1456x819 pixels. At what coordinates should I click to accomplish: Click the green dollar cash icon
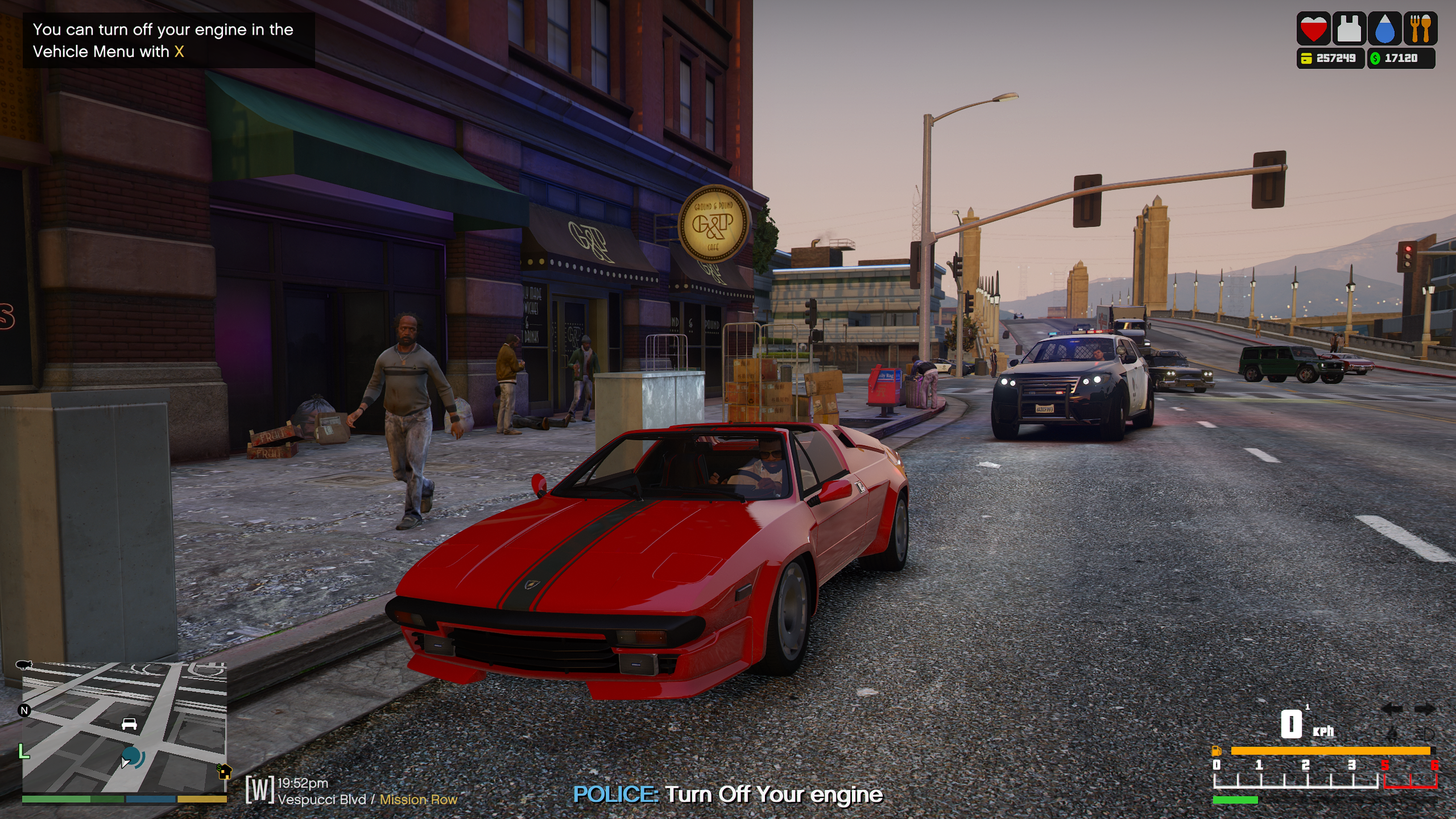coord(1375,58)
